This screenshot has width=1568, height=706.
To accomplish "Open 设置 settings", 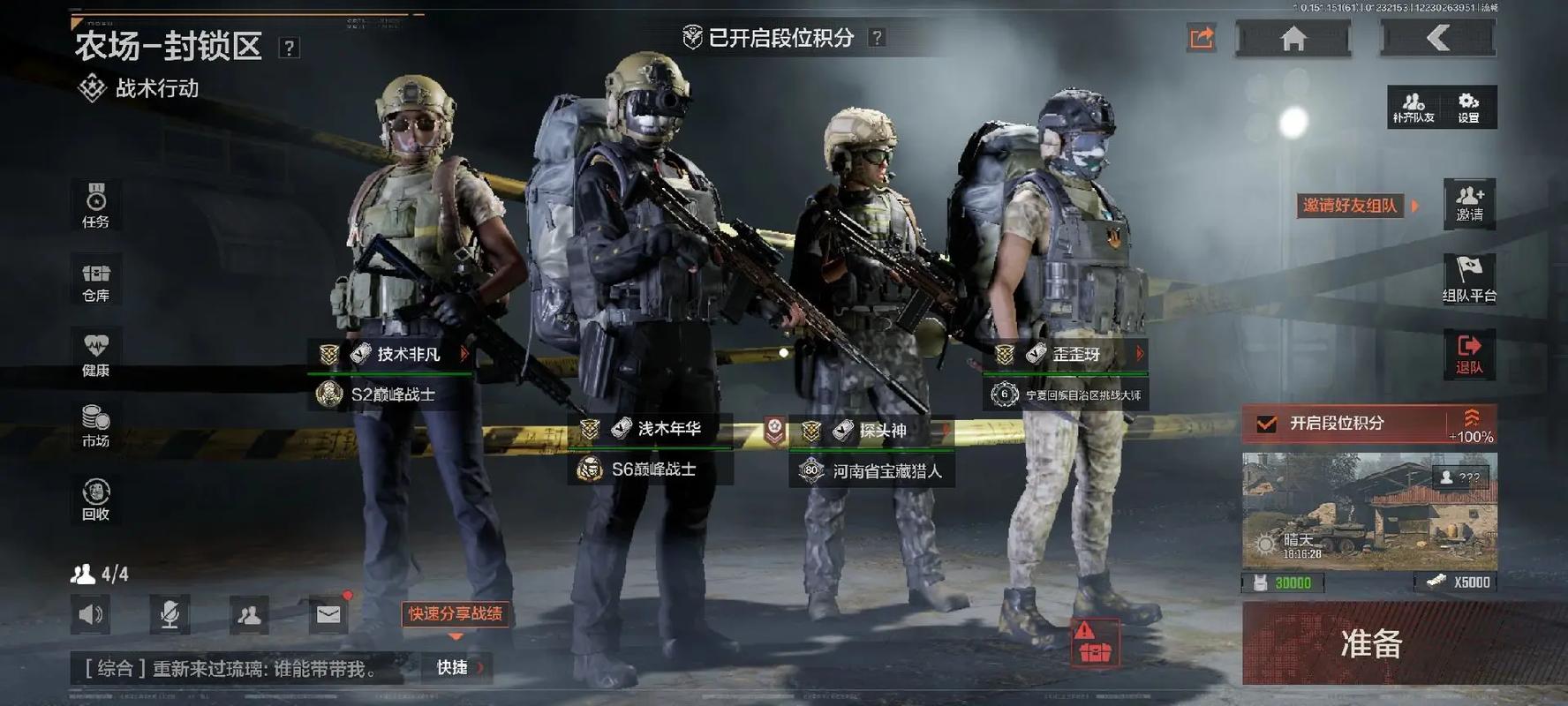I will click(1468, 107).
